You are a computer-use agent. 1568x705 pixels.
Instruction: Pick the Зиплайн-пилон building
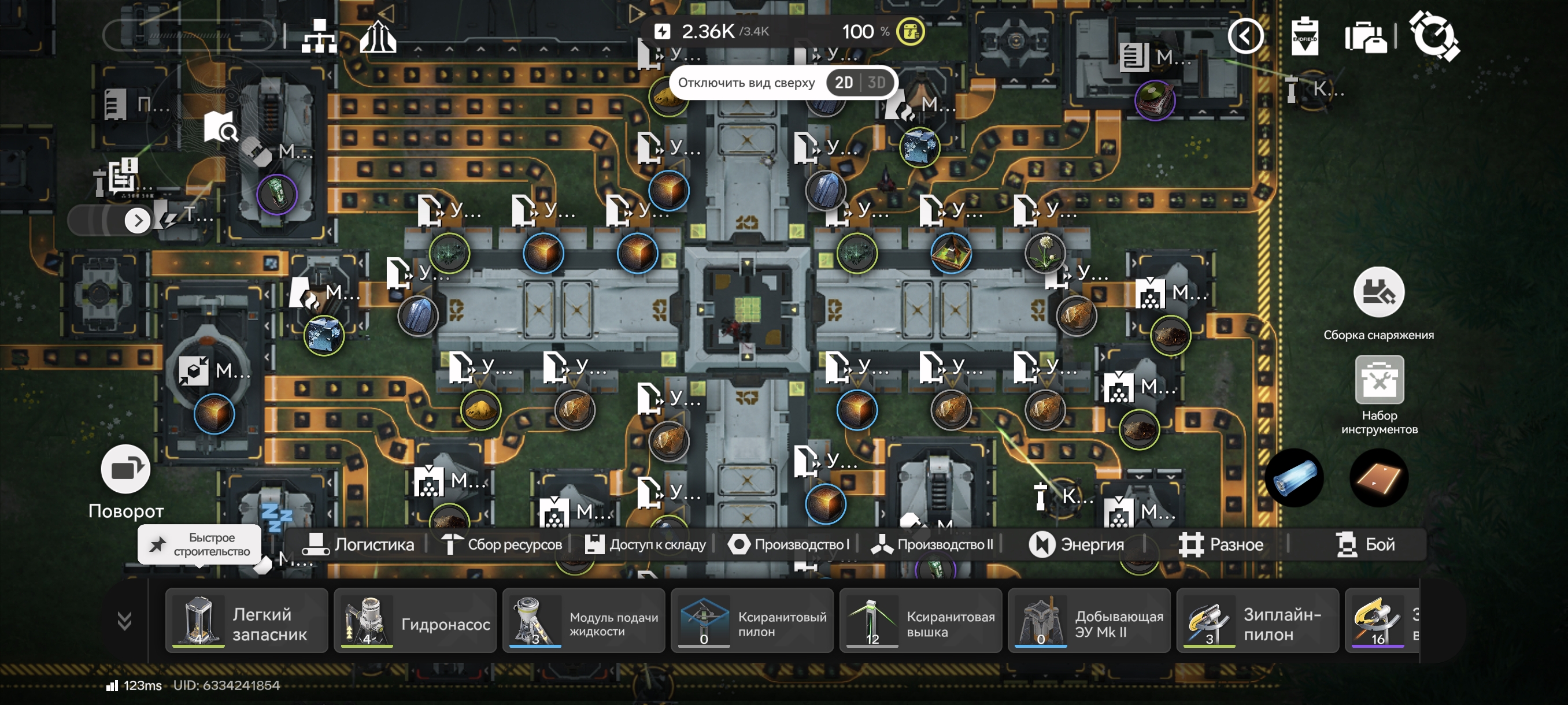coord(1258,622)
